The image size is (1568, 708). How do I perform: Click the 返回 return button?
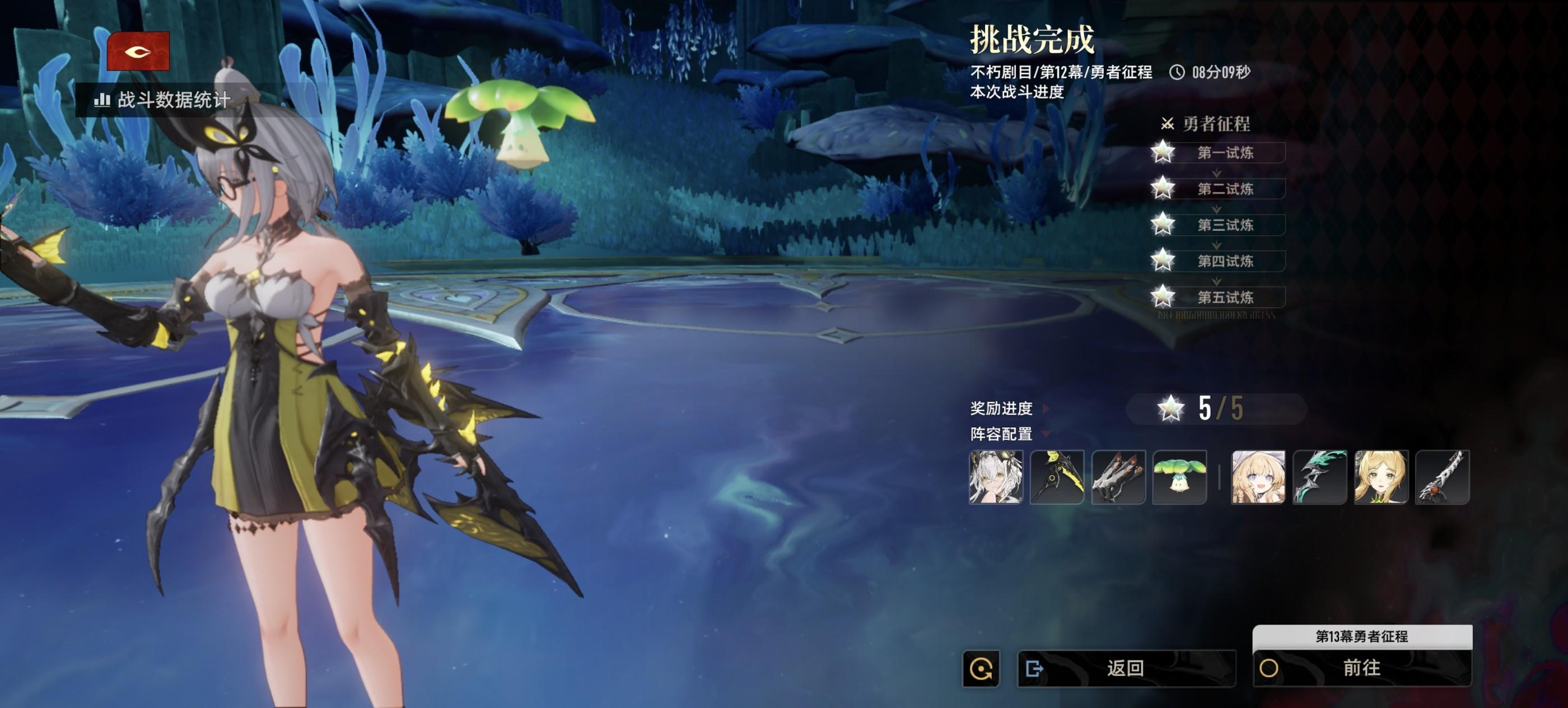[1126, 668]
